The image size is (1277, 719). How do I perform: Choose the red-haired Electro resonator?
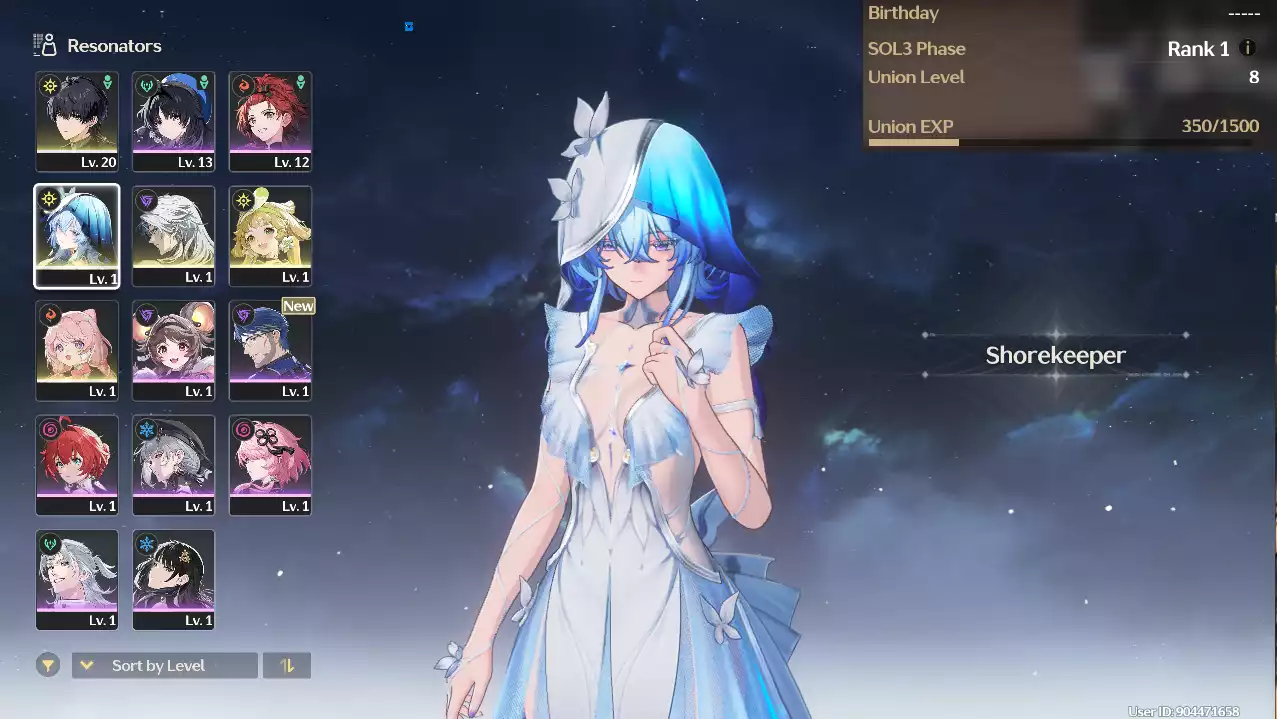click(77, 465)
